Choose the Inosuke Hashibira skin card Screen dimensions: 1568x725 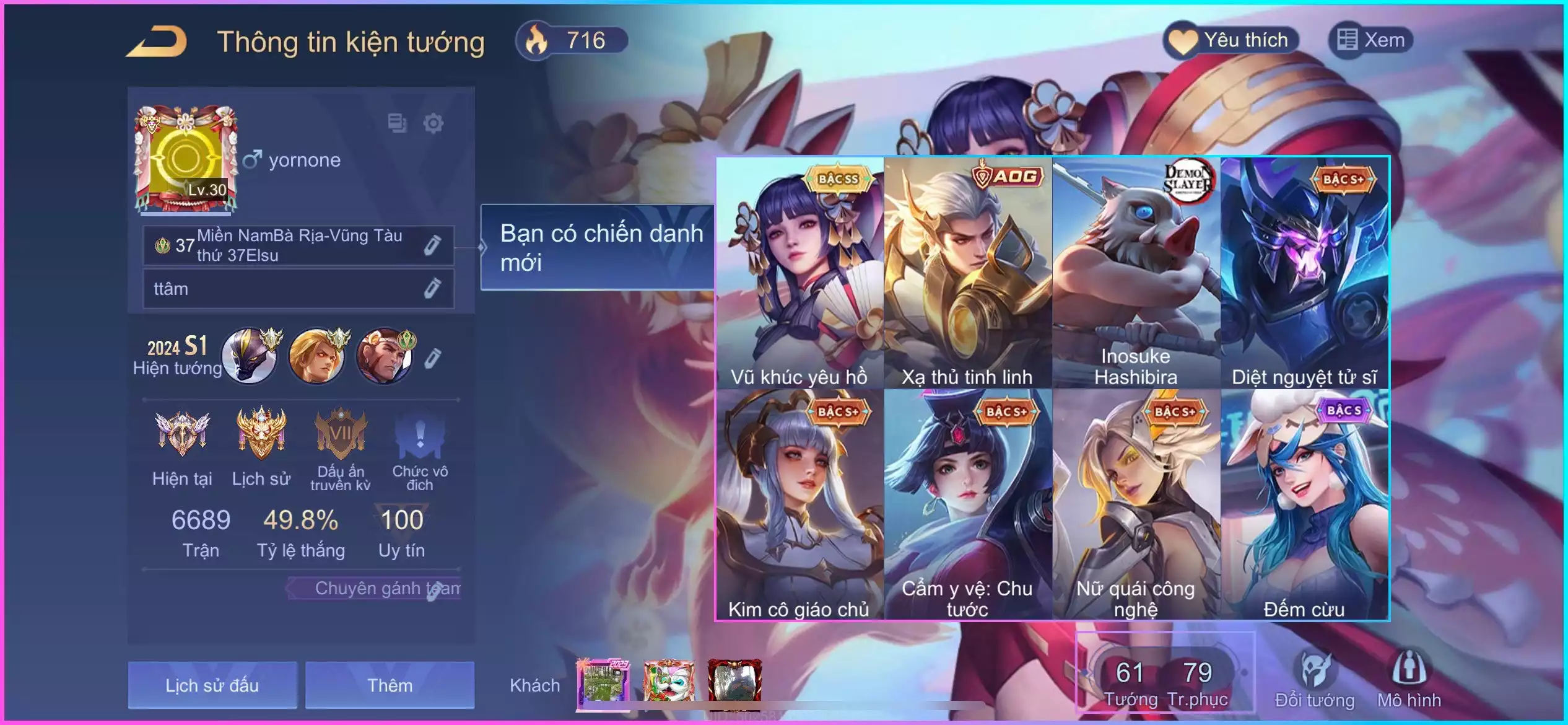click(x=1136, y=273)
